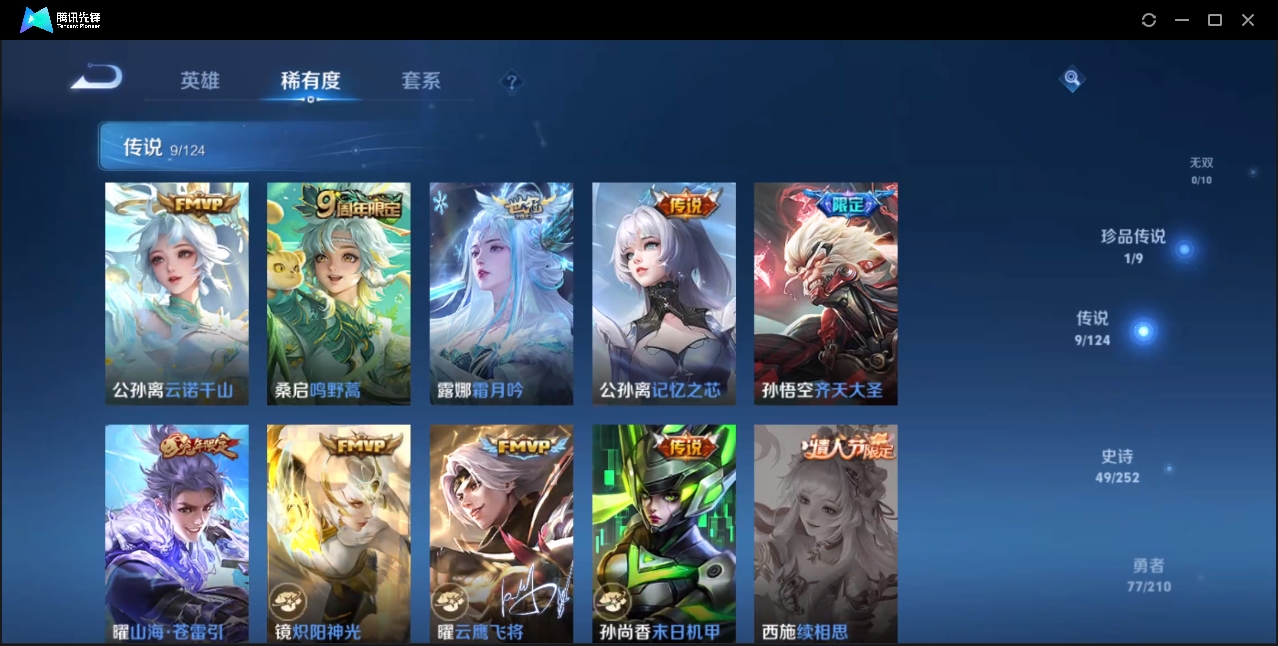Pick the 公孙离 记忆之芯 skin card

663,293
